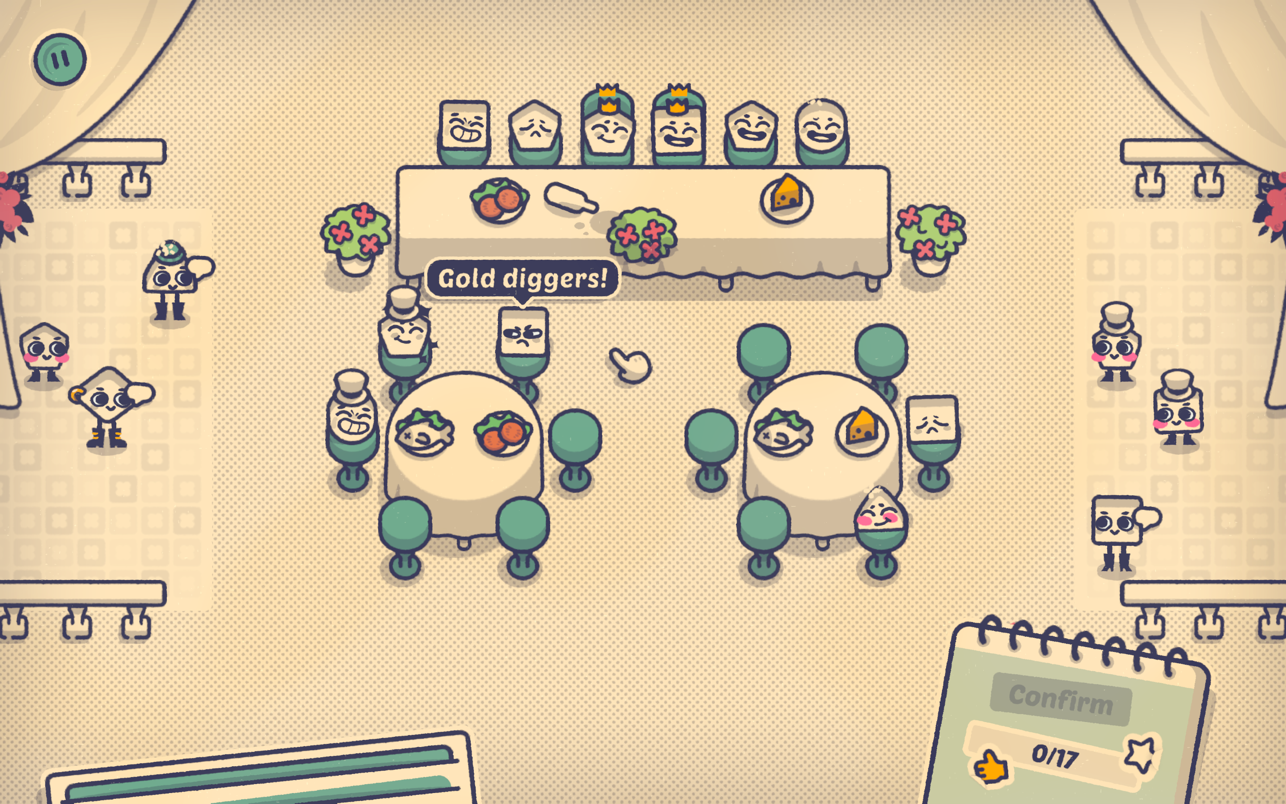Pause the game with the round button
Viewport: 1286px width, 804px height.
[60, 59]
